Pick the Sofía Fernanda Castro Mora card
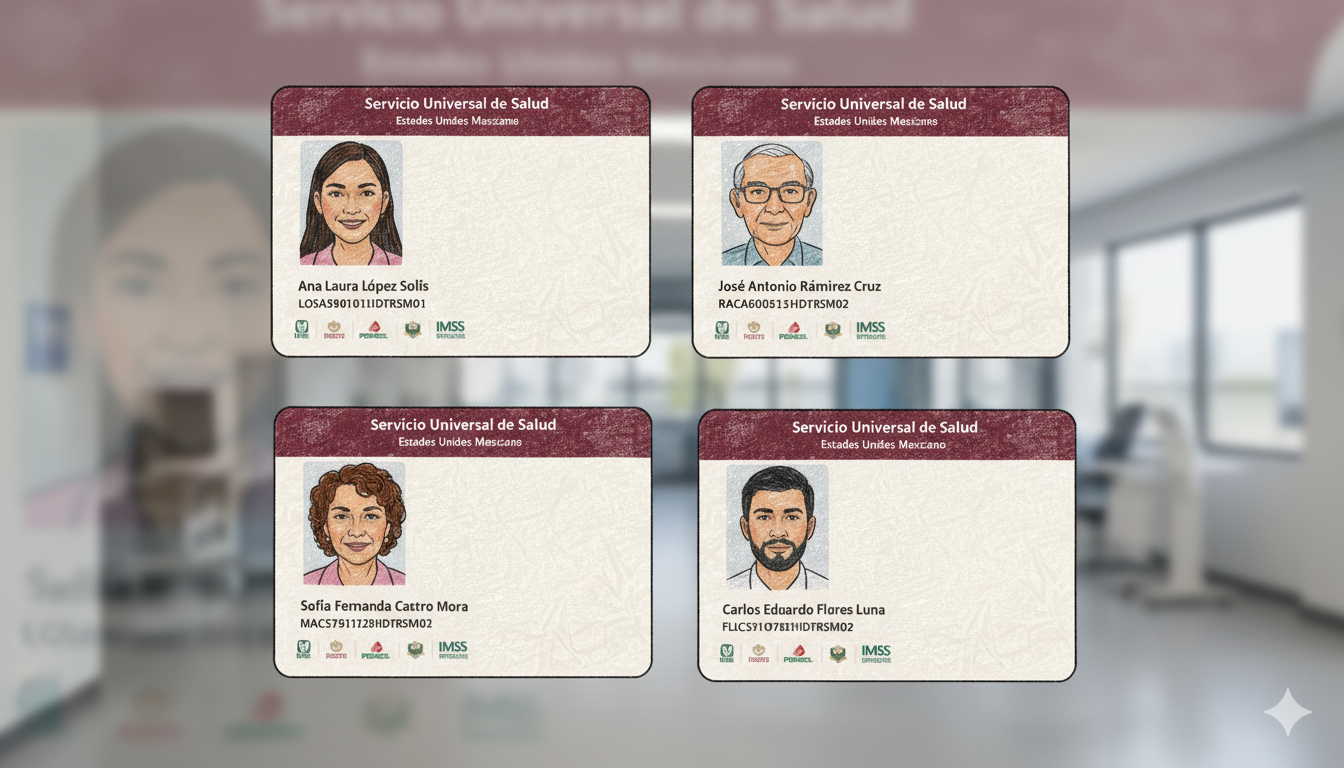 coord(462,542)
